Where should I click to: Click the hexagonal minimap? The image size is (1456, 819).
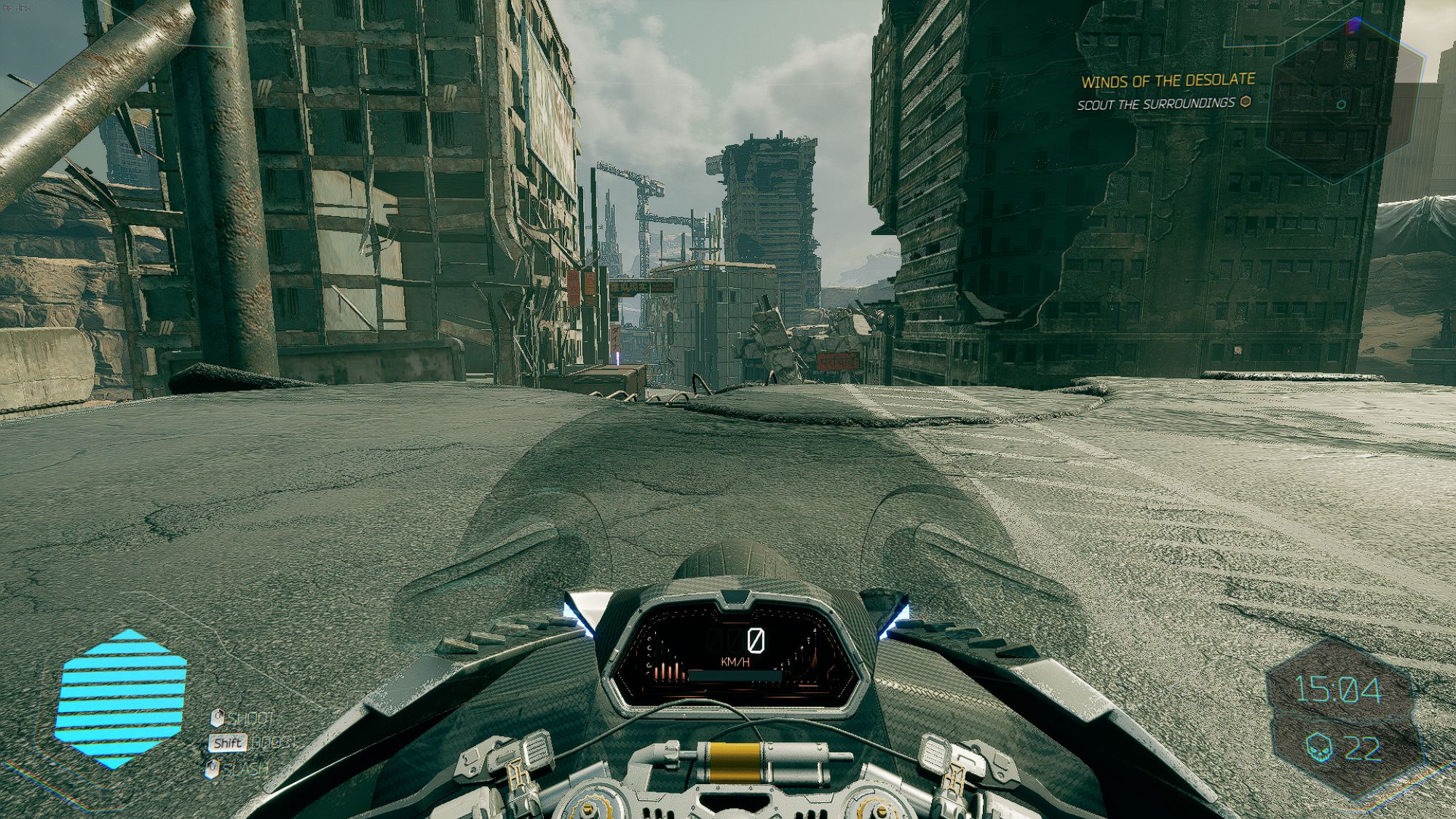(1345, 102)
